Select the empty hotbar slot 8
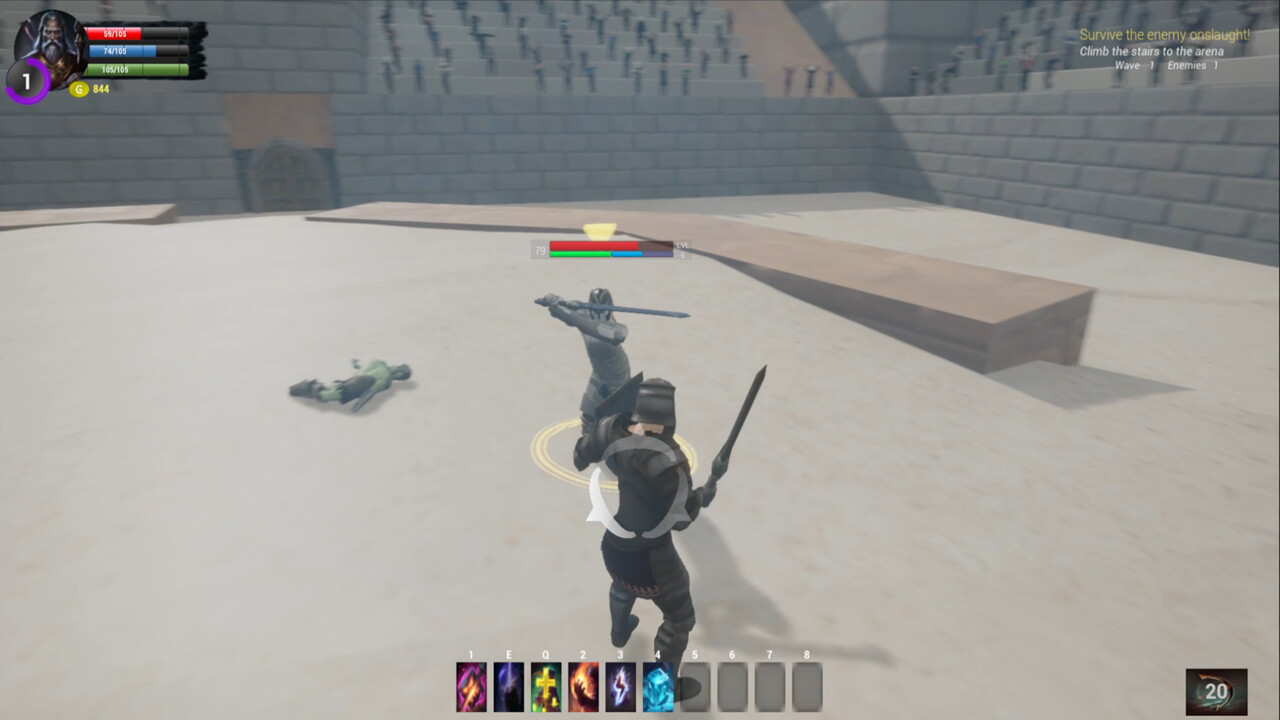1280x720 pixels. 806,686
